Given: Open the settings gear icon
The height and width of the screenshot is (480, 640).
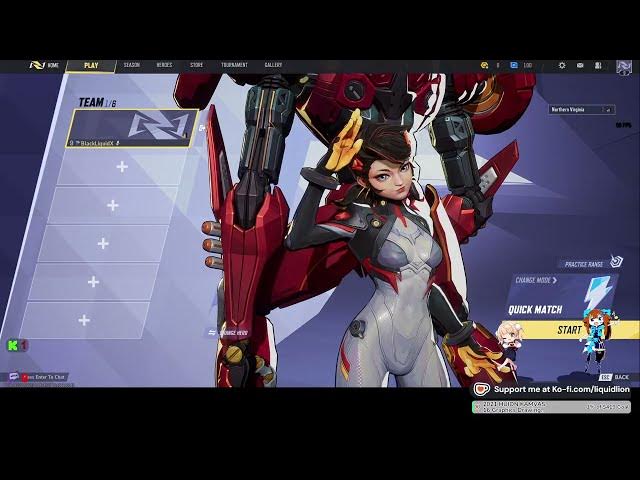Looking at the screenshot, I should click(x=562, y=65).
